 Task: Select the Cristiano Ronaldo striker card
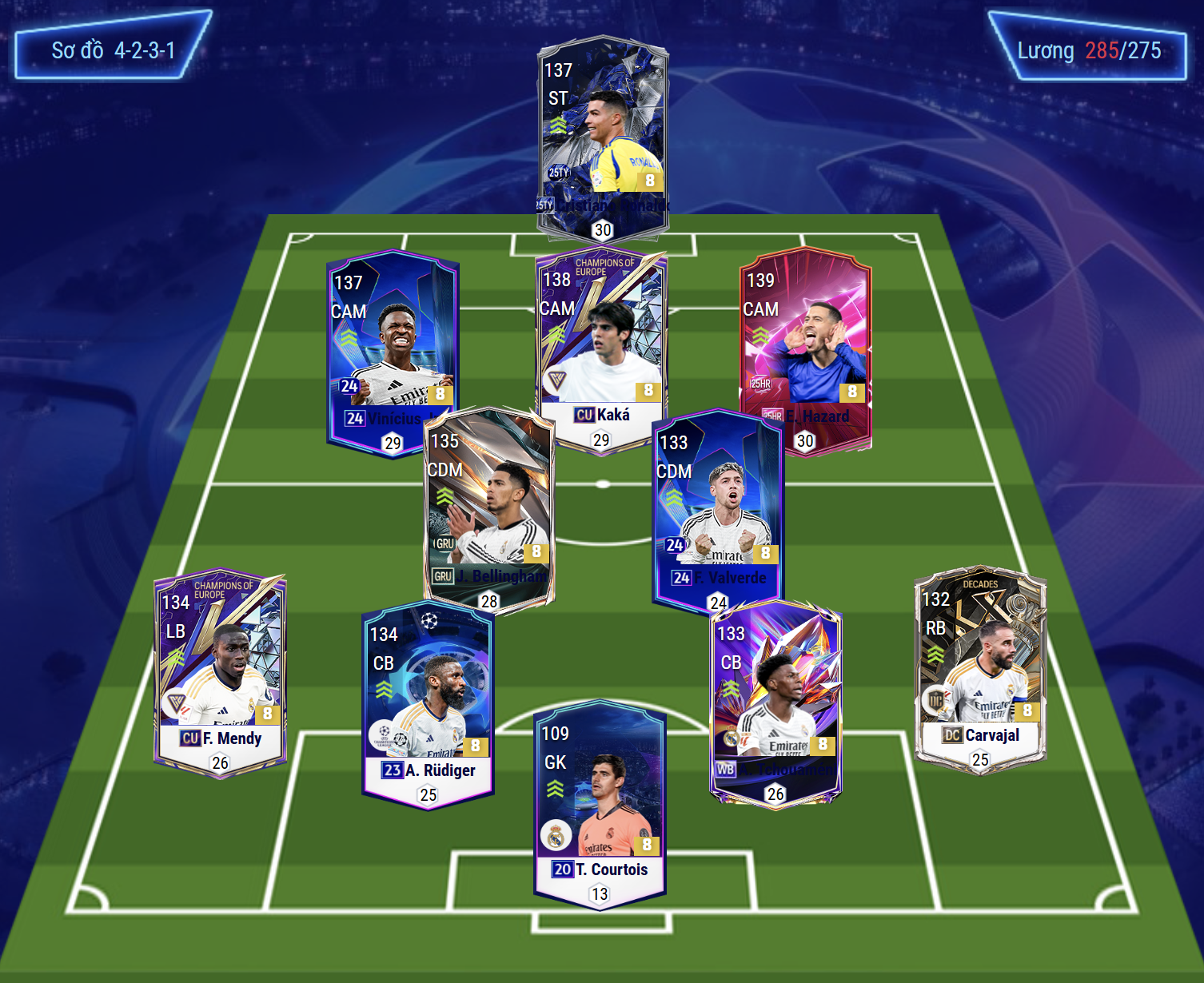click(x=602, y=128)
